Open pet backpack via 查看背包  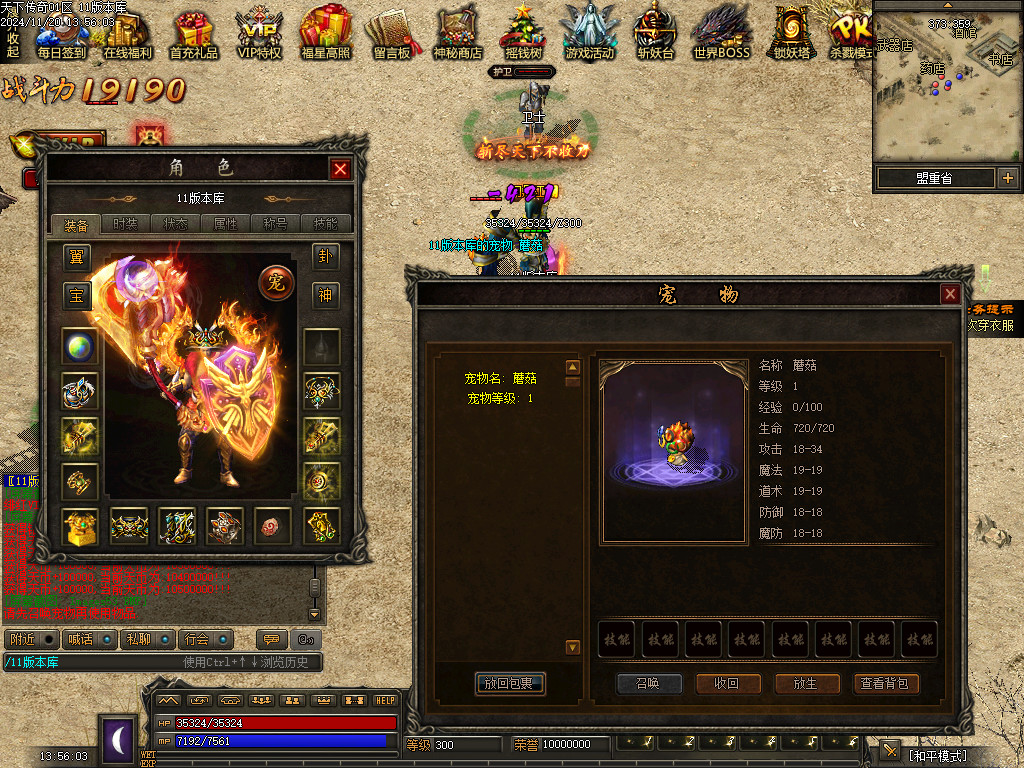click(x=885, y=684)
